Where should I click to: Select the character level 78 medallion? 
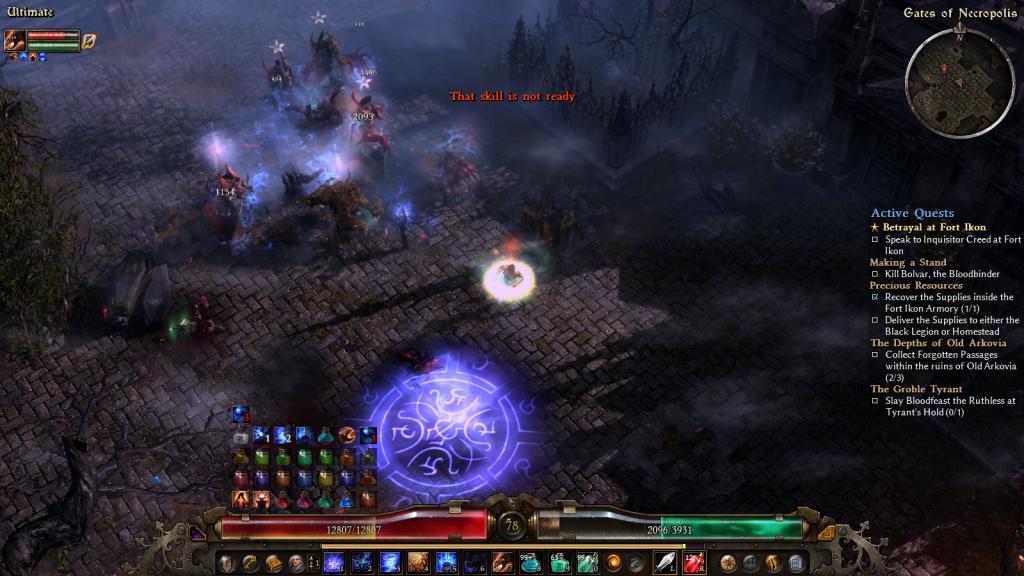pos(512,525)
